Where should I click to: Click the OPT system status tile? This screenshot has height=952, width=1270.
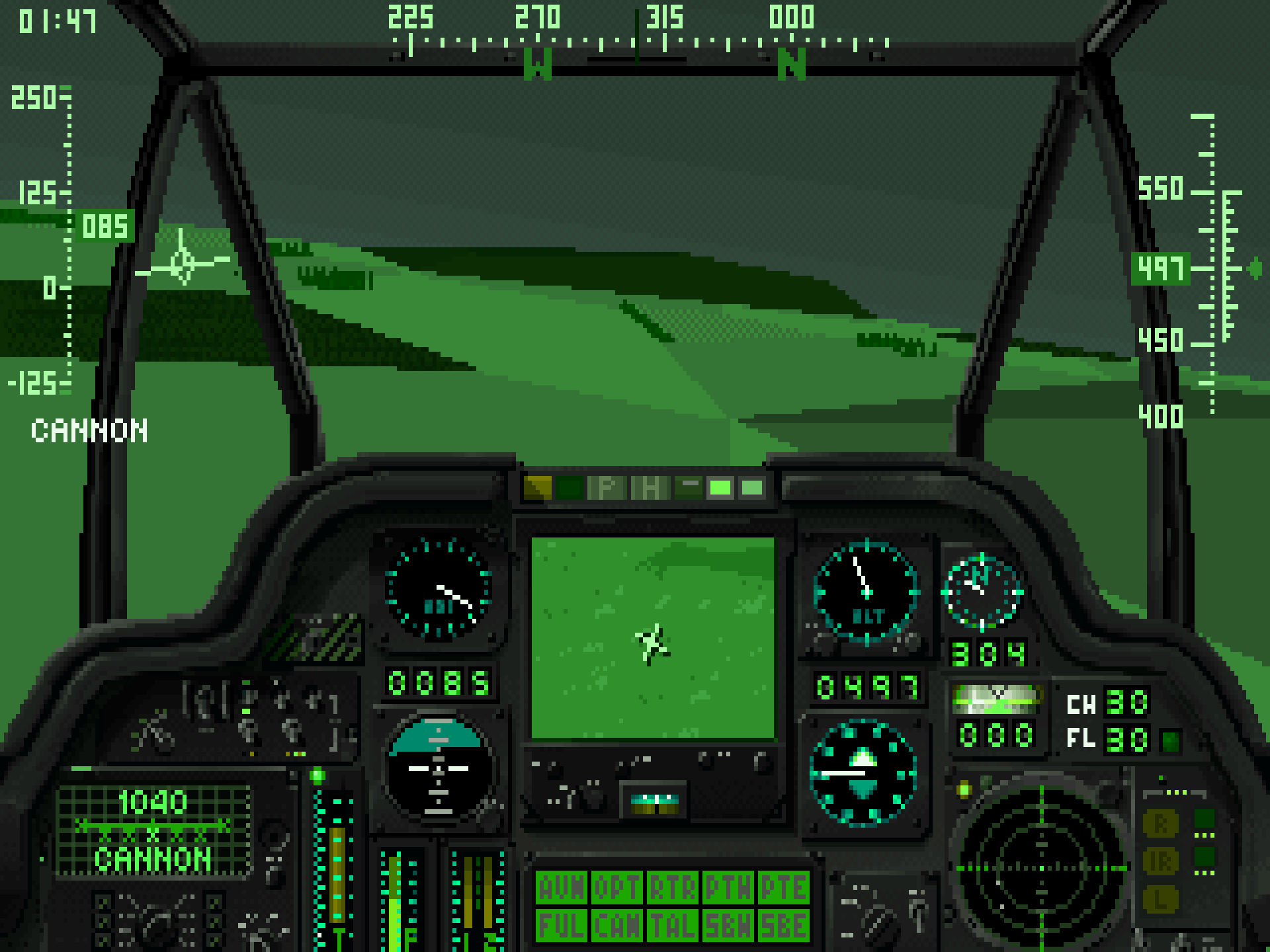(616, 889)
